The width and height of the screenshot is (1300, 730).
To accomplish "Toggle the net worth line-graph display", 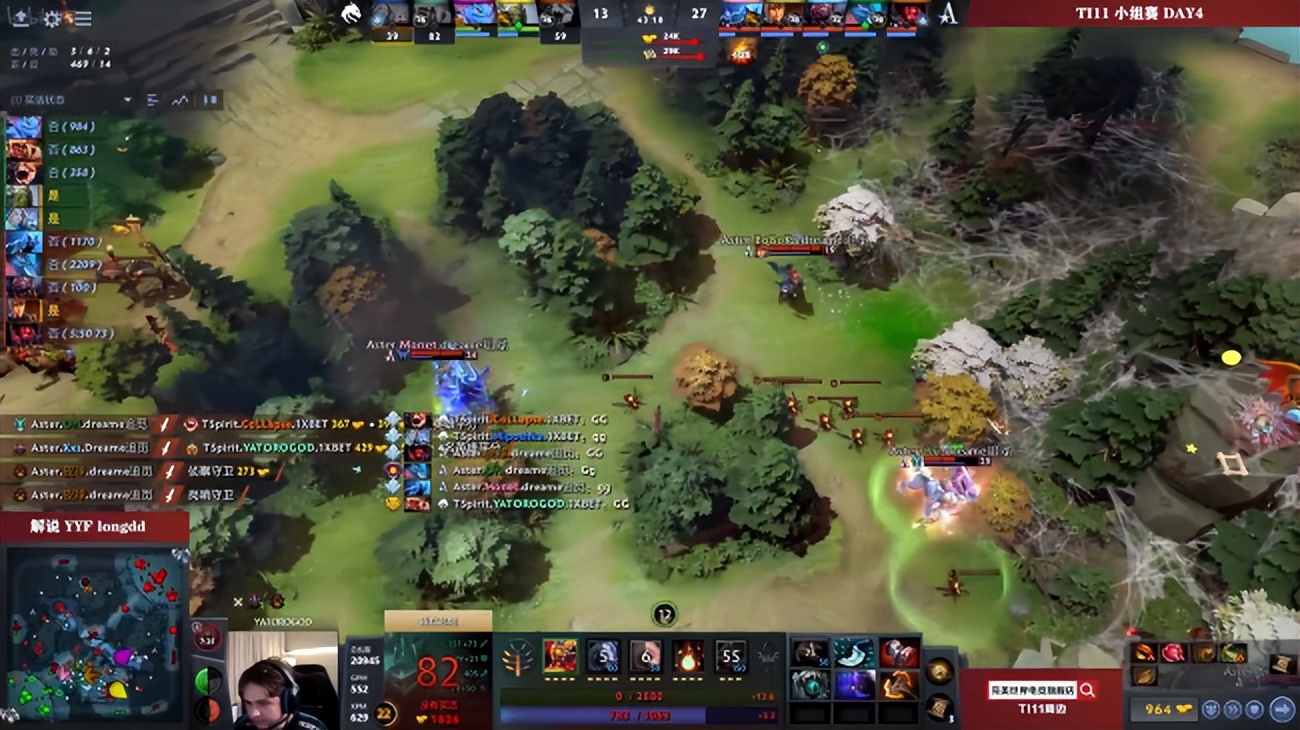I will [x=181, y=99].
